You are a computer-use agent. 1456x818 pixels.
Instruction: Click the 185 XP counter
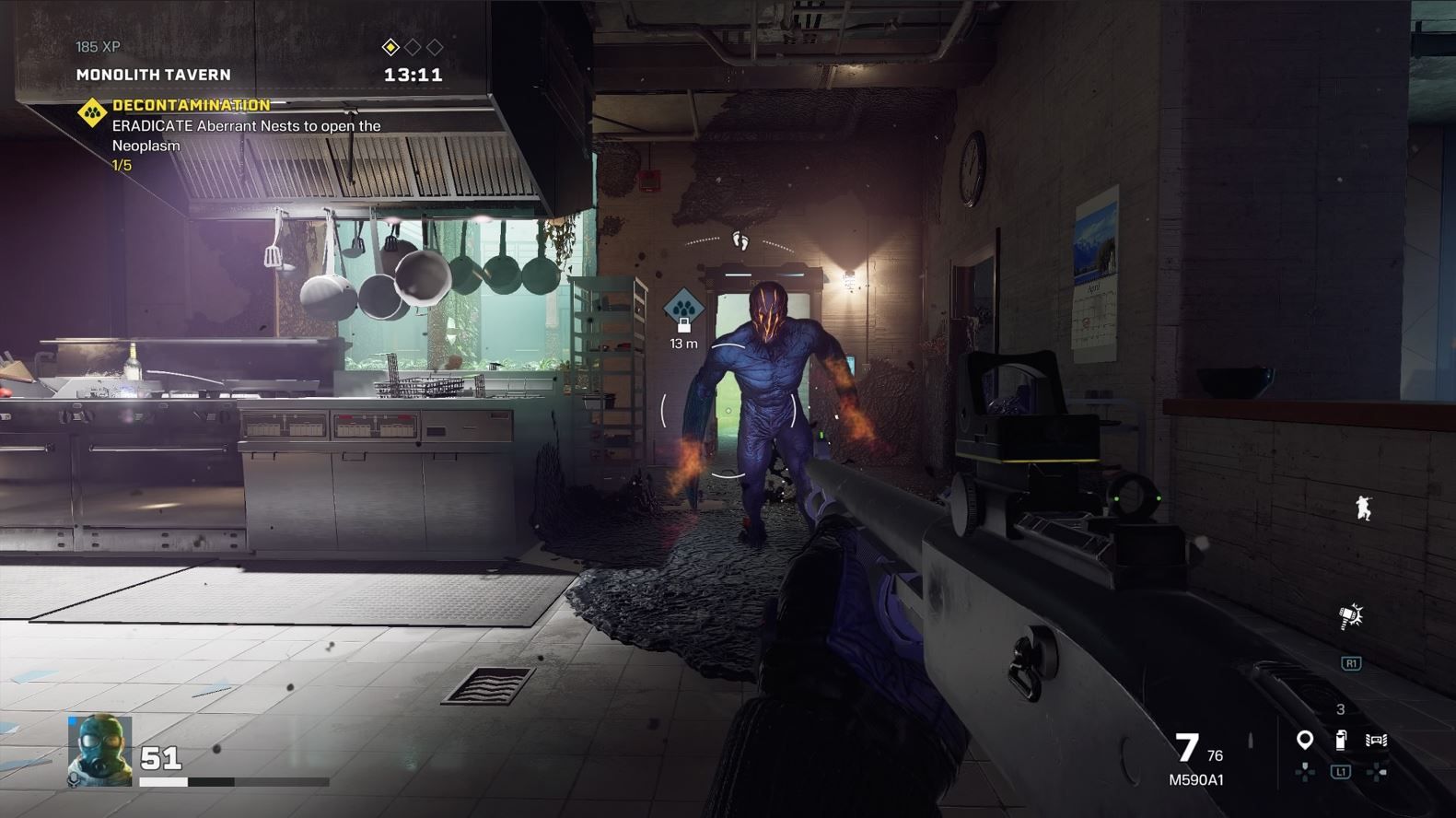click(x=98, y=45)
